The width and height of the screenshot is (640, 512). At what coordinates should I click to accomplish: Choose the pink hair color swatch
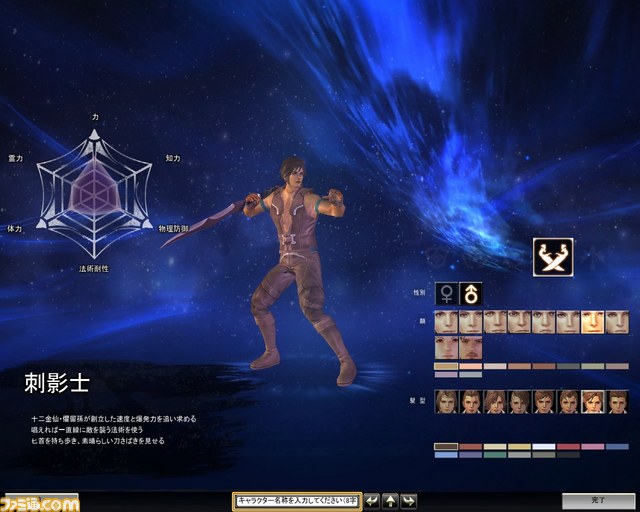click(593, 446)
